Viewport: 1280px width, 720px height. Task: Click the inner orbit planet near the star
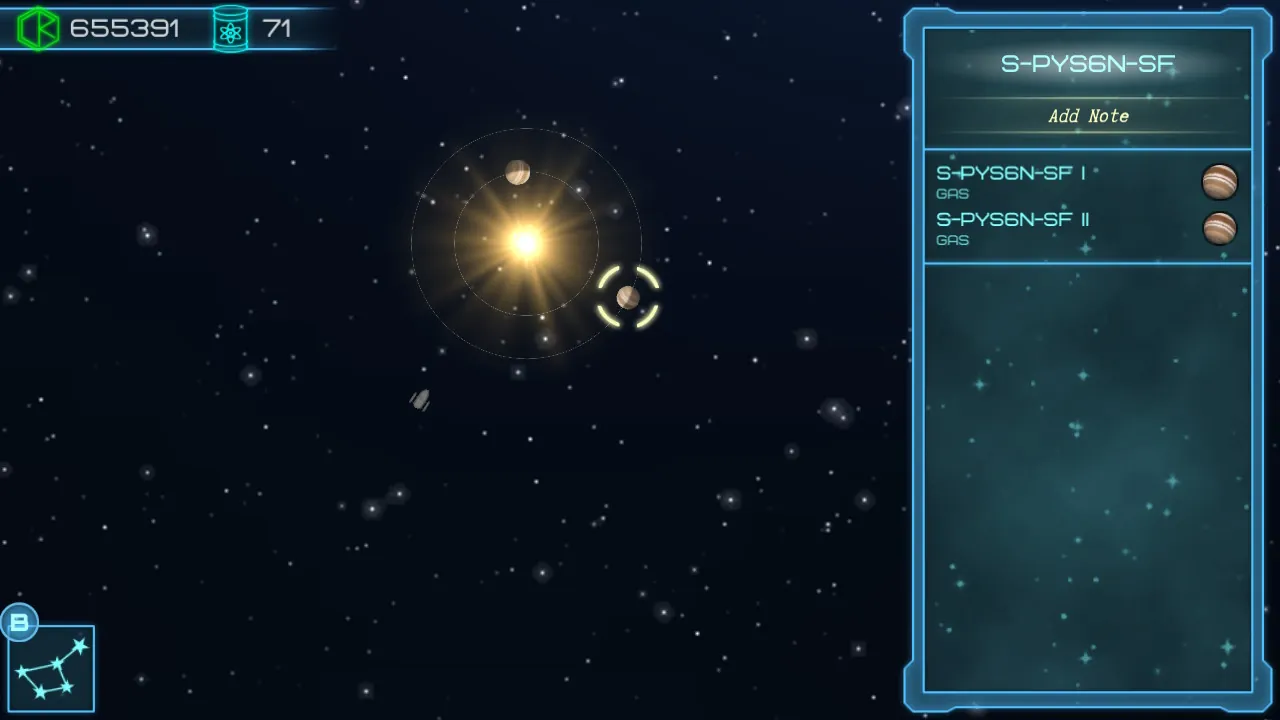(517, 172)
